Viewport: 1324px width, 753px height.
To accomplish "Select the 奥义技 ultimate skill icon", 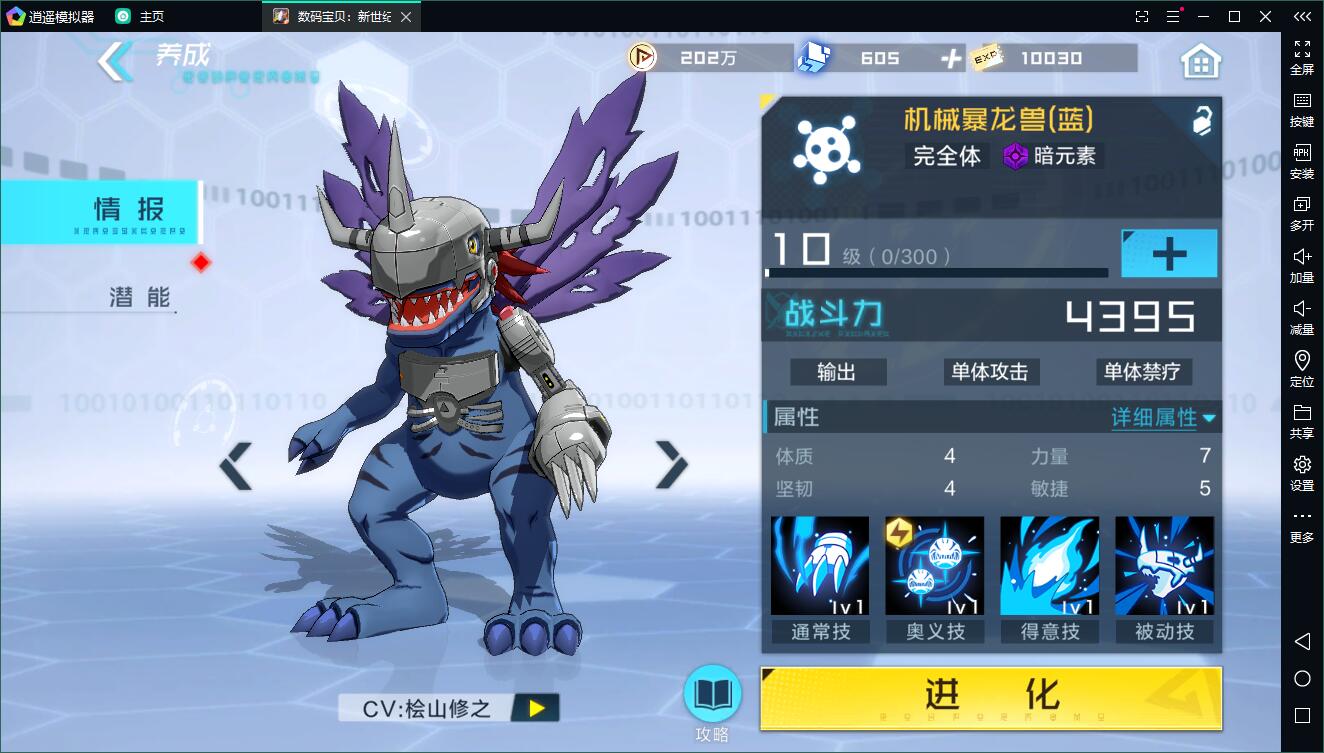I will tap(935, 566).
